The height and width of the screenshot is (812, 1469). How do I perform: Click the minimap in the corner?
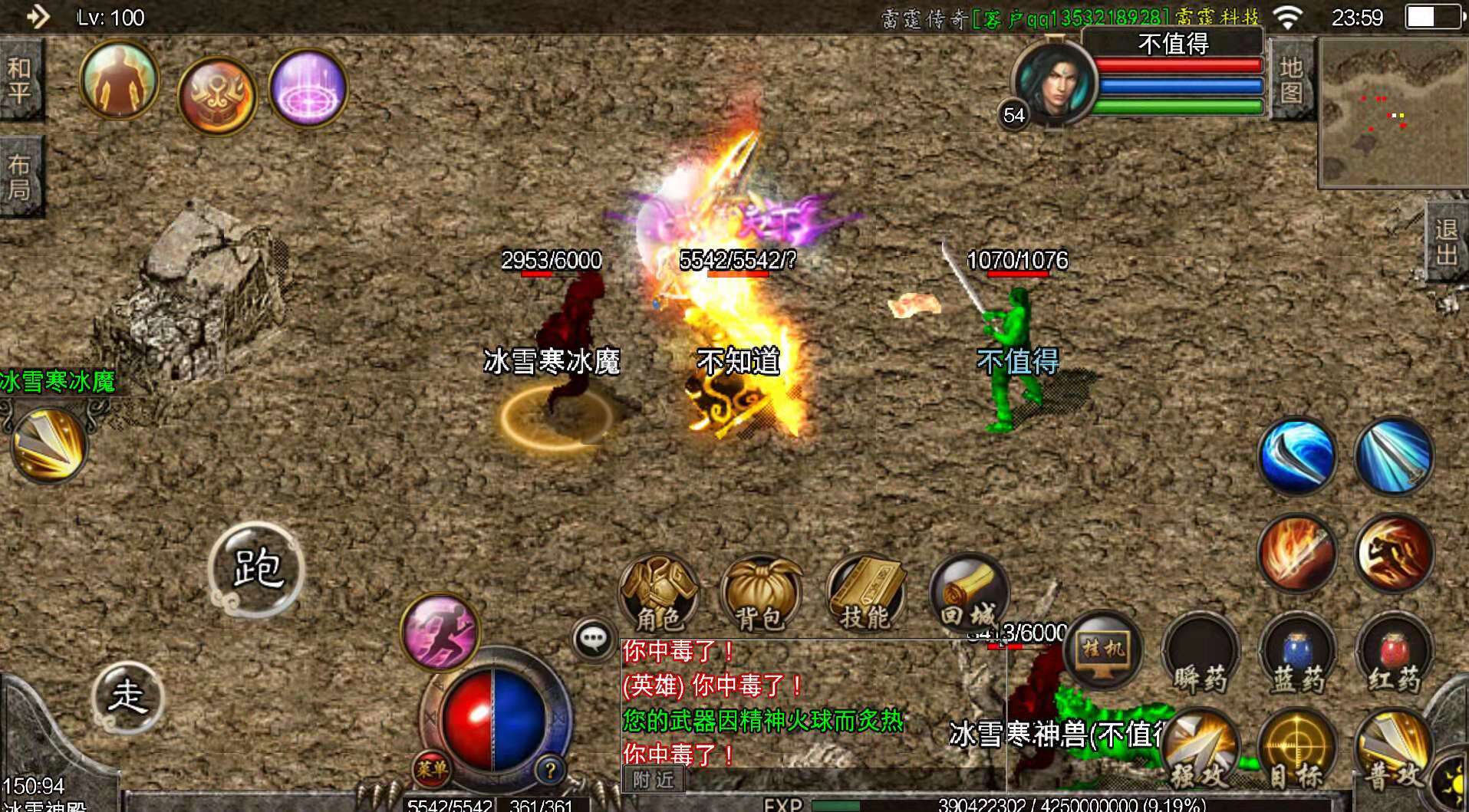(x=1392, y=113)
